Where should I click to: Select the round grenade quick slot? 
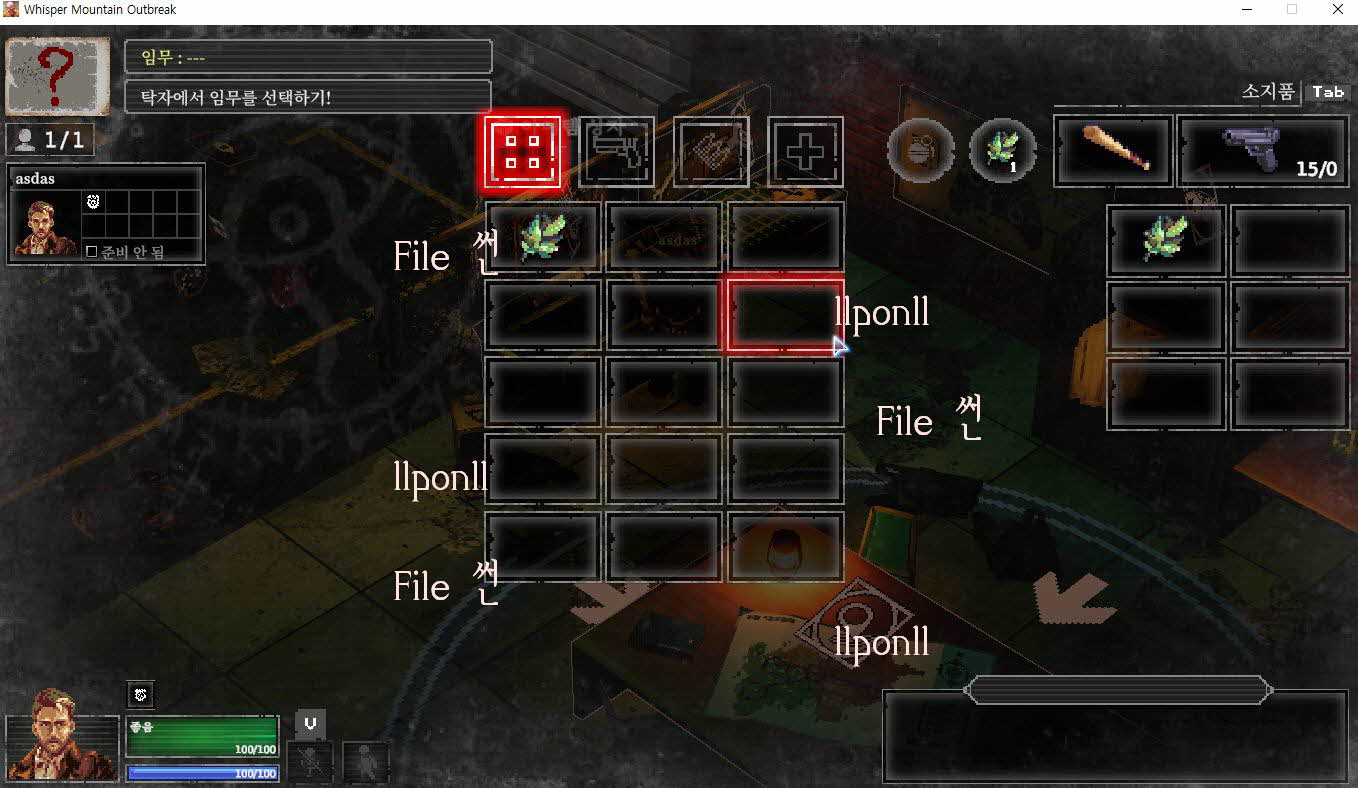tap(918, 152)
